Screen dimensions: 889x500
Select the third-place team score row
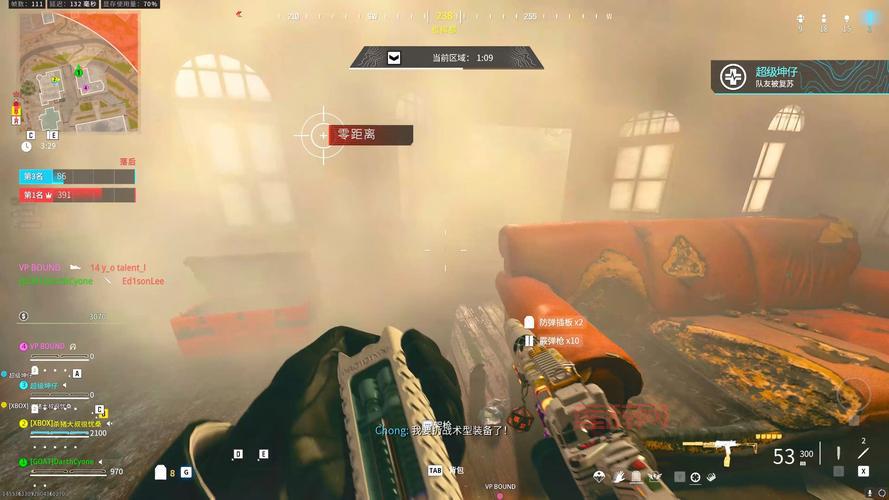click(77, 176)
